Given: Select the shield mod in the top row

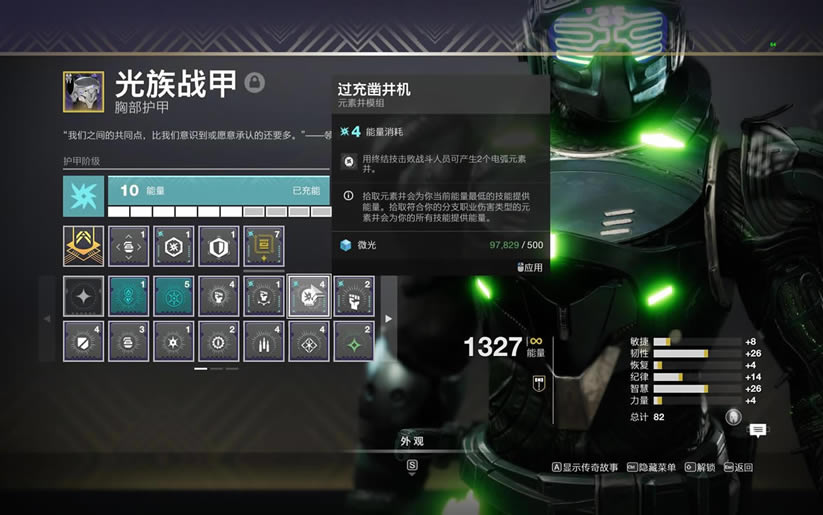Looking at the screenshot, I should (x=219, y=246).
